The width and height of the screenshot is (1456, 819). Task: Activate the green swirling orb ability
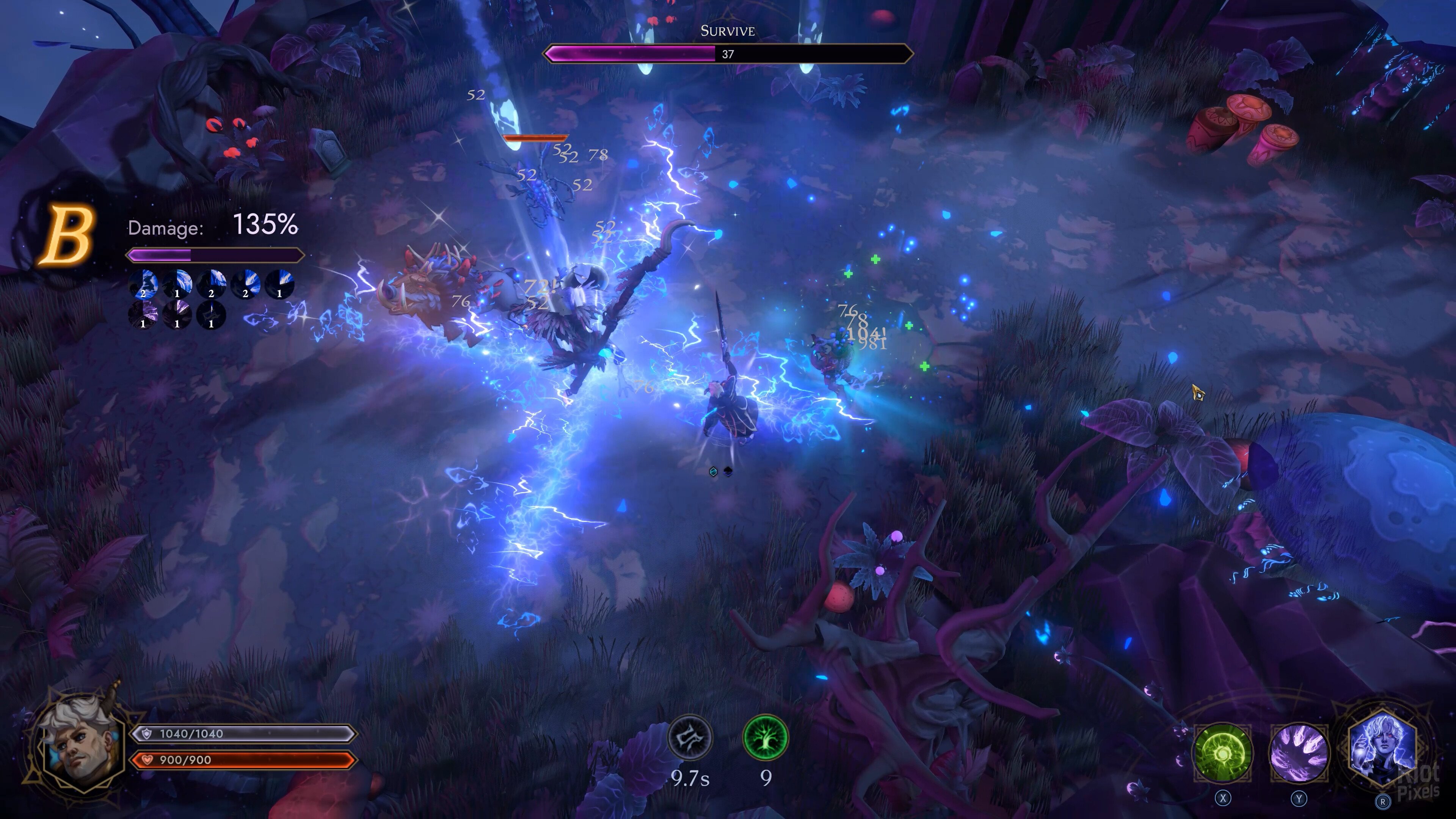click(x=1222, y=753)
